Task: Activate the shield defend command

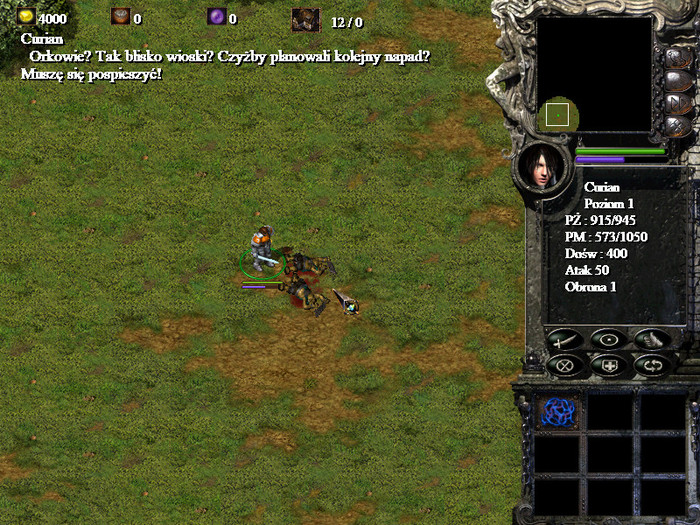Action: [x=608, y=365]
